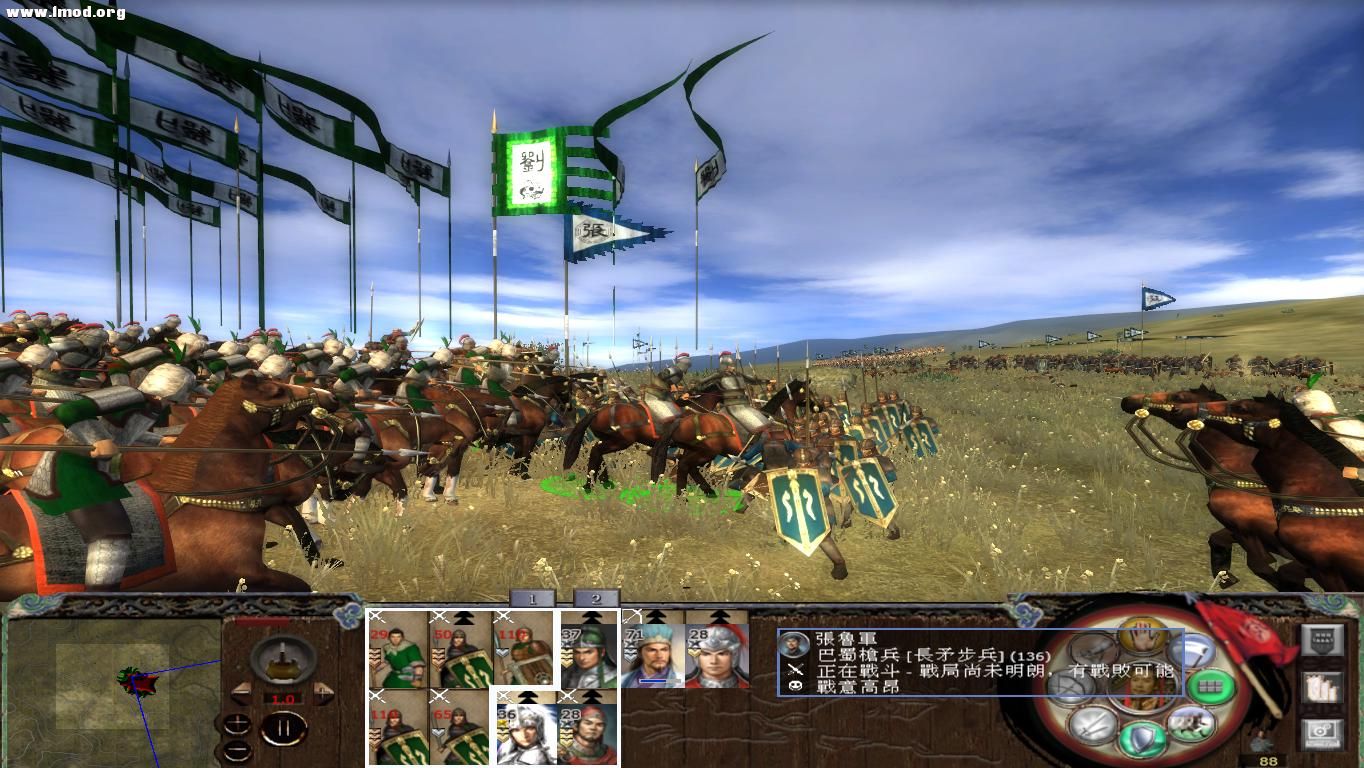Click the morale skull icon in unit info
Screen dimensions: 1364x768
pos(795,686)
